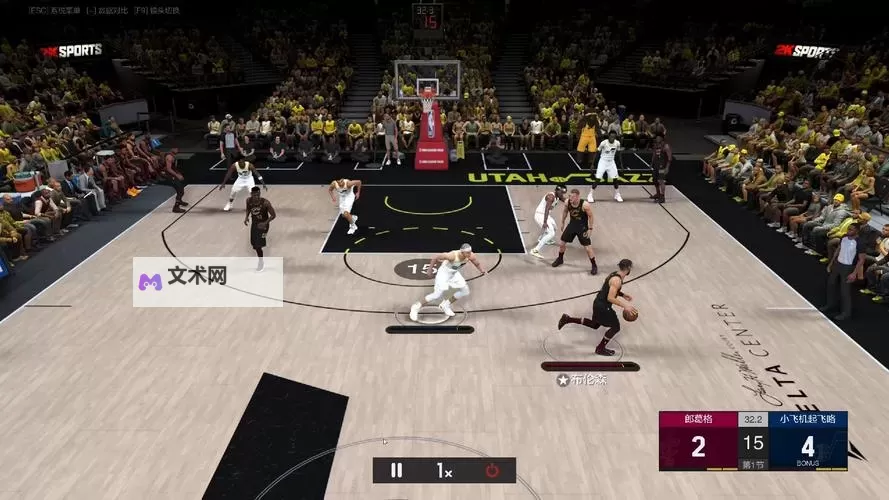The height and width of the screenshot is (500, 889).
Task: Click the red power button
Action: click(492, 470)
